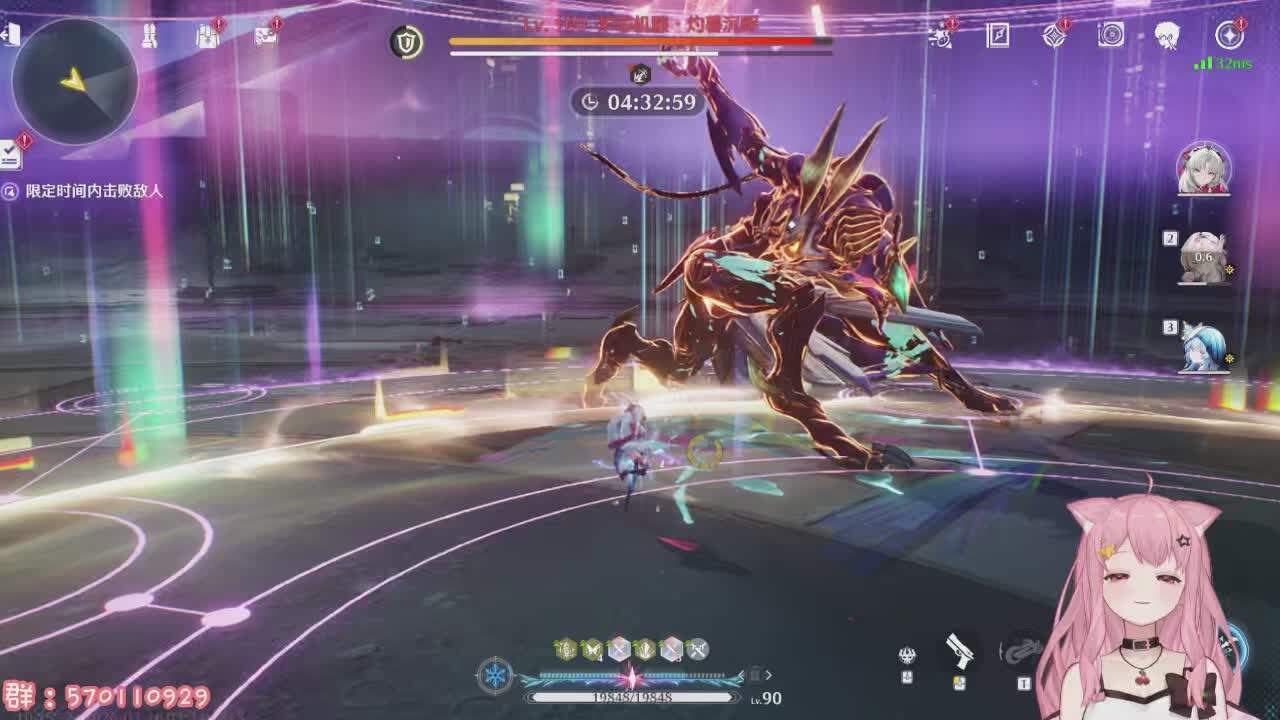Select the timed enemy defeat objective tracker
Viewport: 1280px width, 720px height.
(x=84, y=190)
